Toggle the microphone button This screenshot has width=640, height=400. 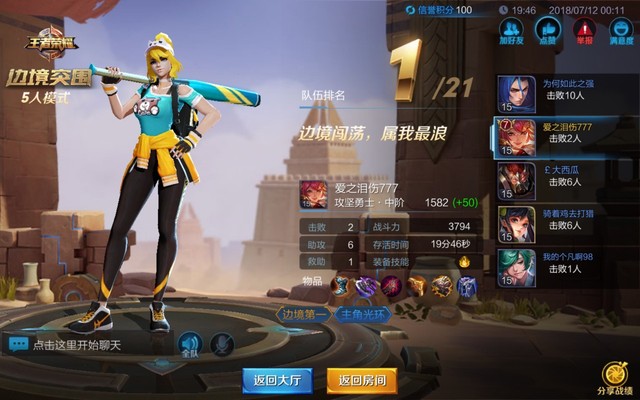tap(224, 344)
